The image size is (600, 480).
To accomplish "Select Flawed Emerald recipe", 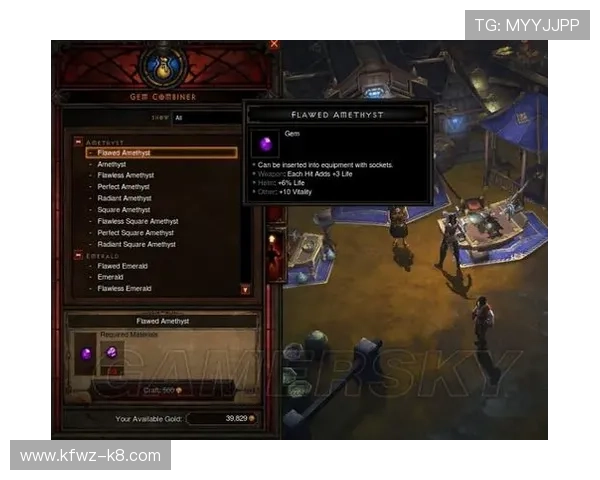I will pos(123,267).
